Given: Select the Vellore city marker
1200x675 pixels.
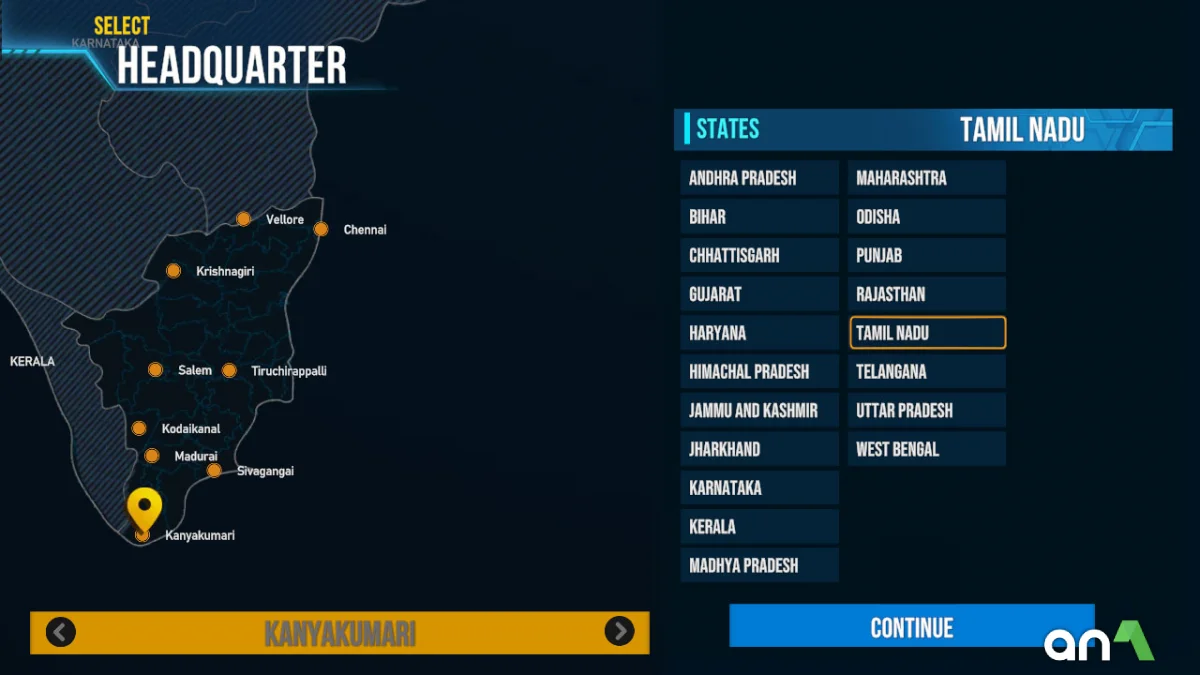Looking at the screenshot, I should pyautogui.click(x=243, y=219).
